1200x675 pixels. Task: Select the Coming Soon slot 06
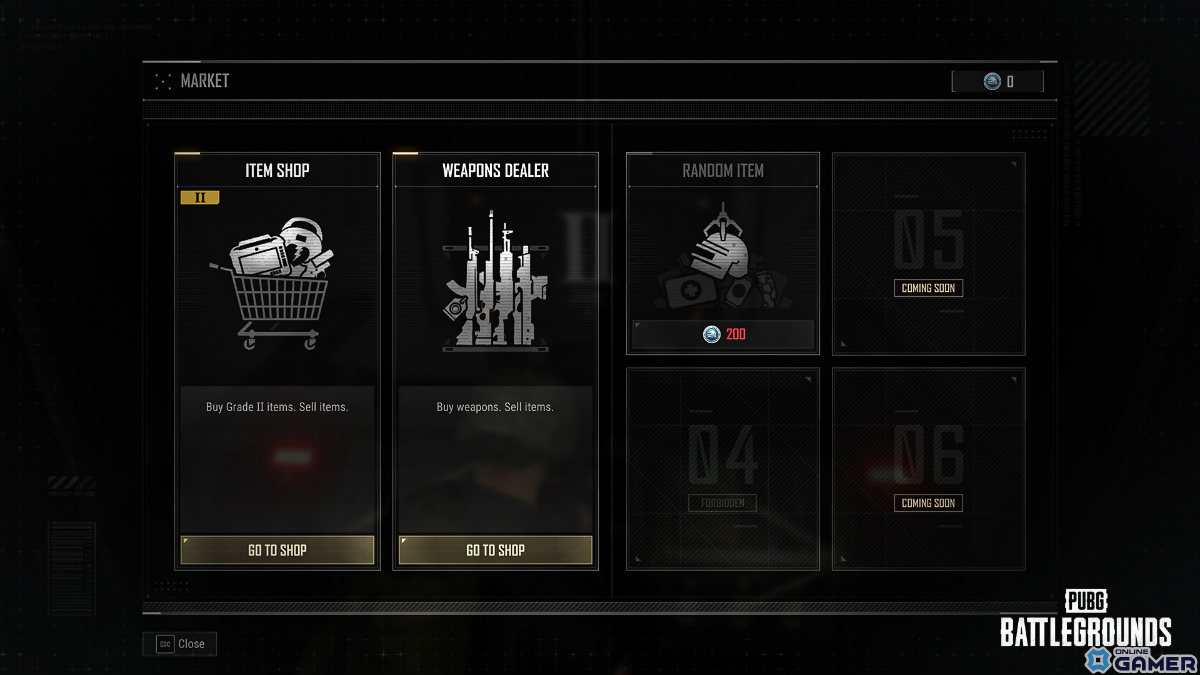[928, 468]
